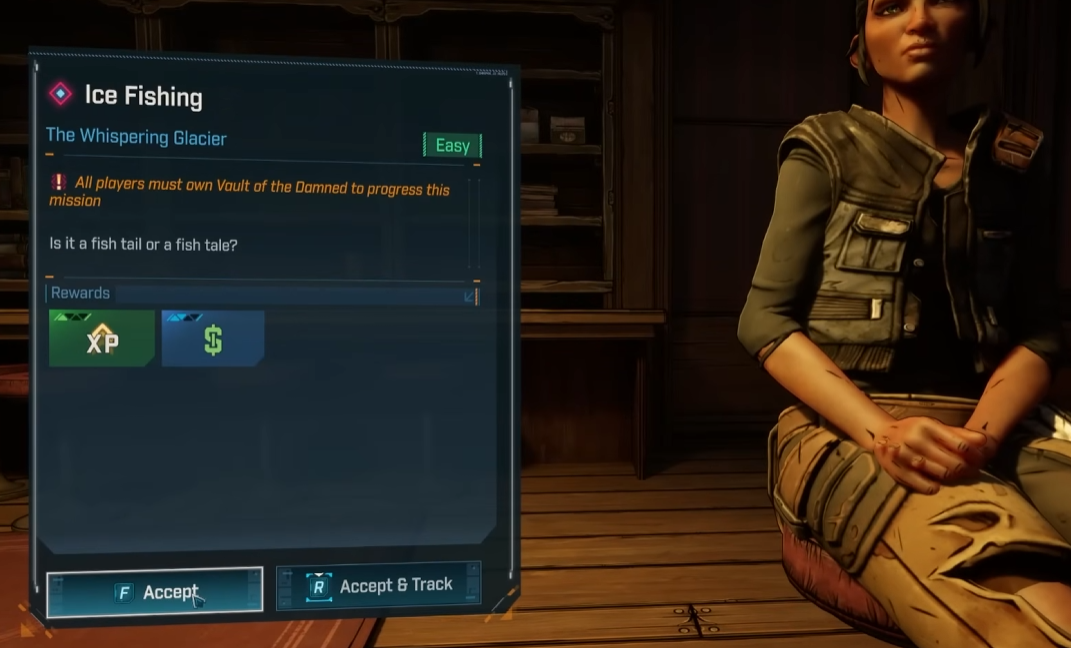Accept the Ice Fishing mission
1071x648 pixels.
tap(155, 592)
